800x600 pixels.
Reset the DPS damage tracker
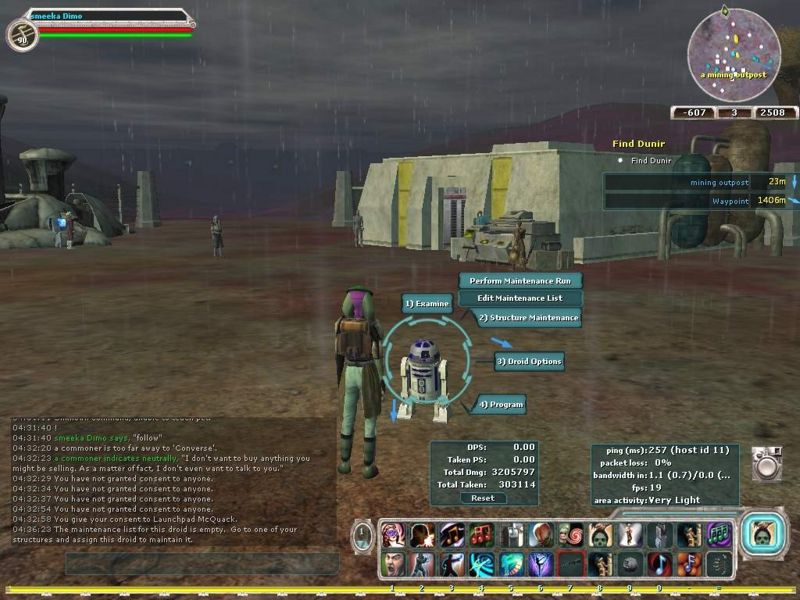click(482, 498)
